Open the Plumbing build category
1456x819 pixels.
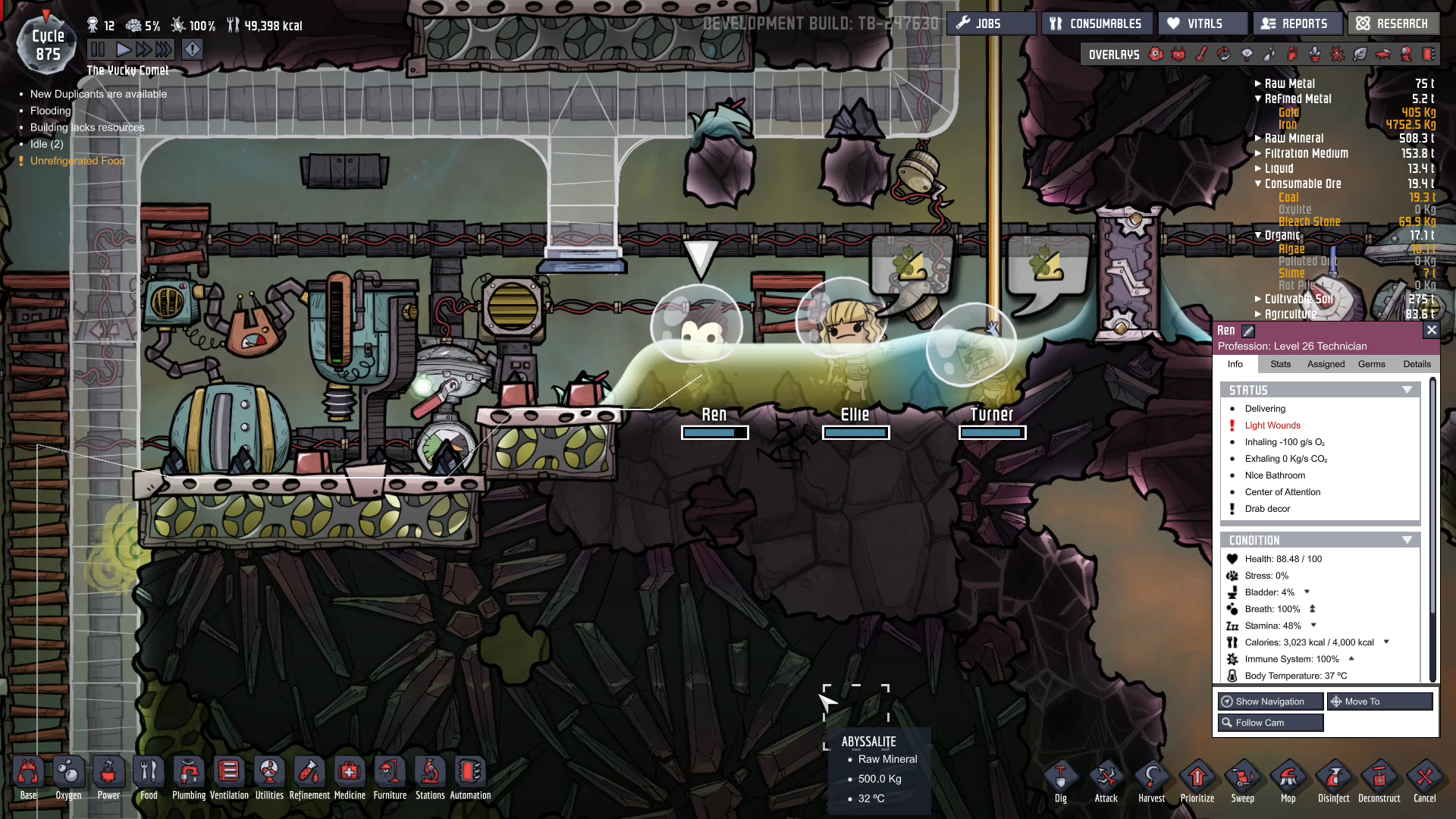[x=189, y=778]
